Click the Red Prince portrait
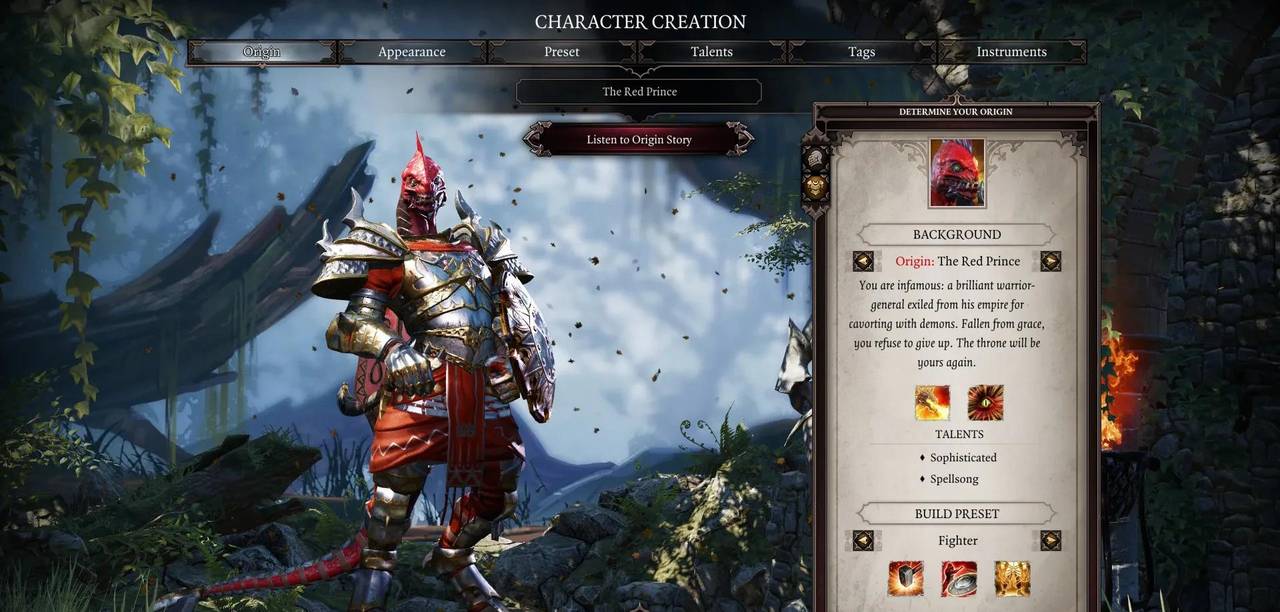Viewport: 1280px width, 612px height. point(957,173)
